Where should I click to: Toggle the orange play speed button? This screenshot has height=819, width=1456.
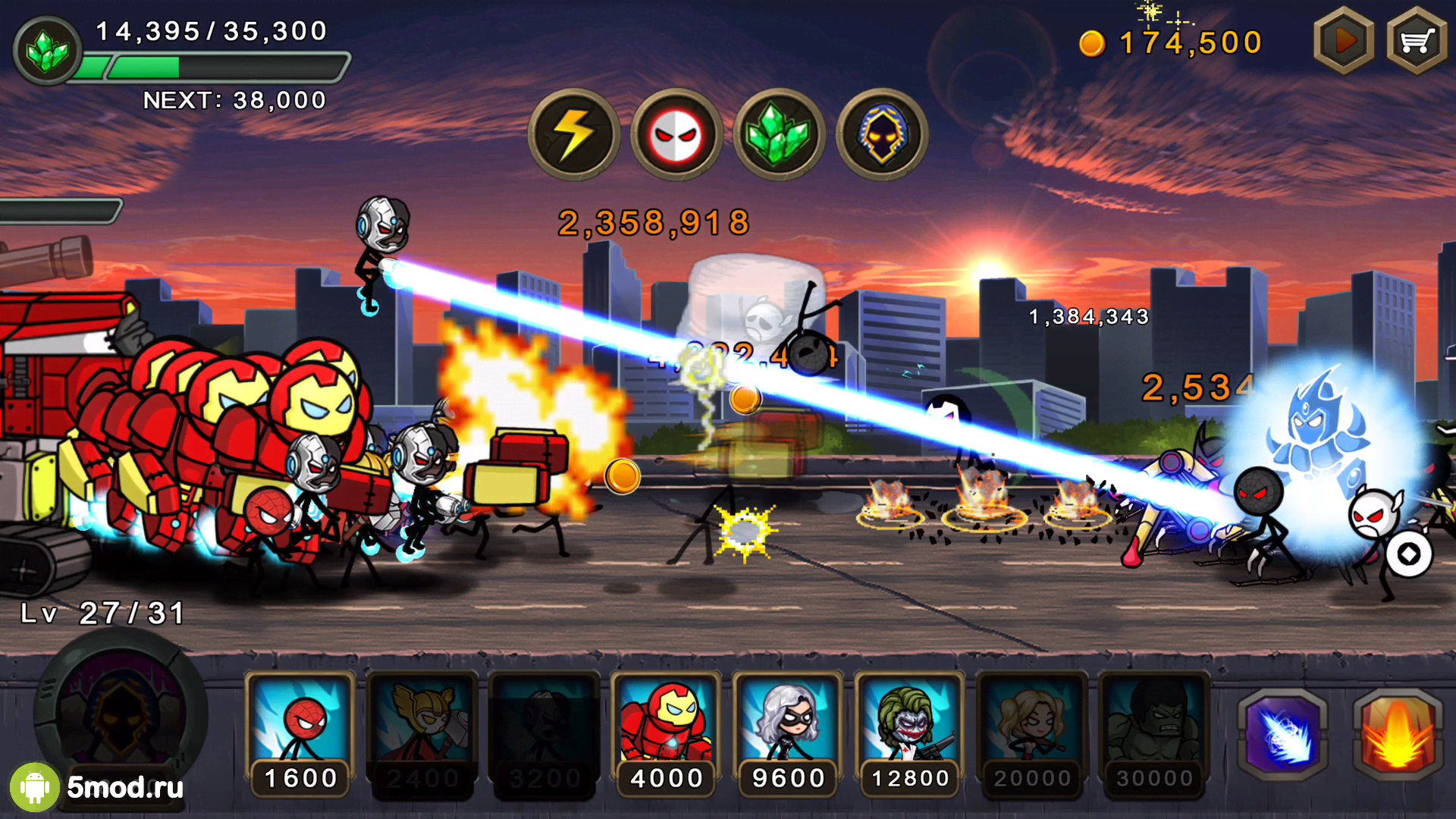pos(1344,41)
